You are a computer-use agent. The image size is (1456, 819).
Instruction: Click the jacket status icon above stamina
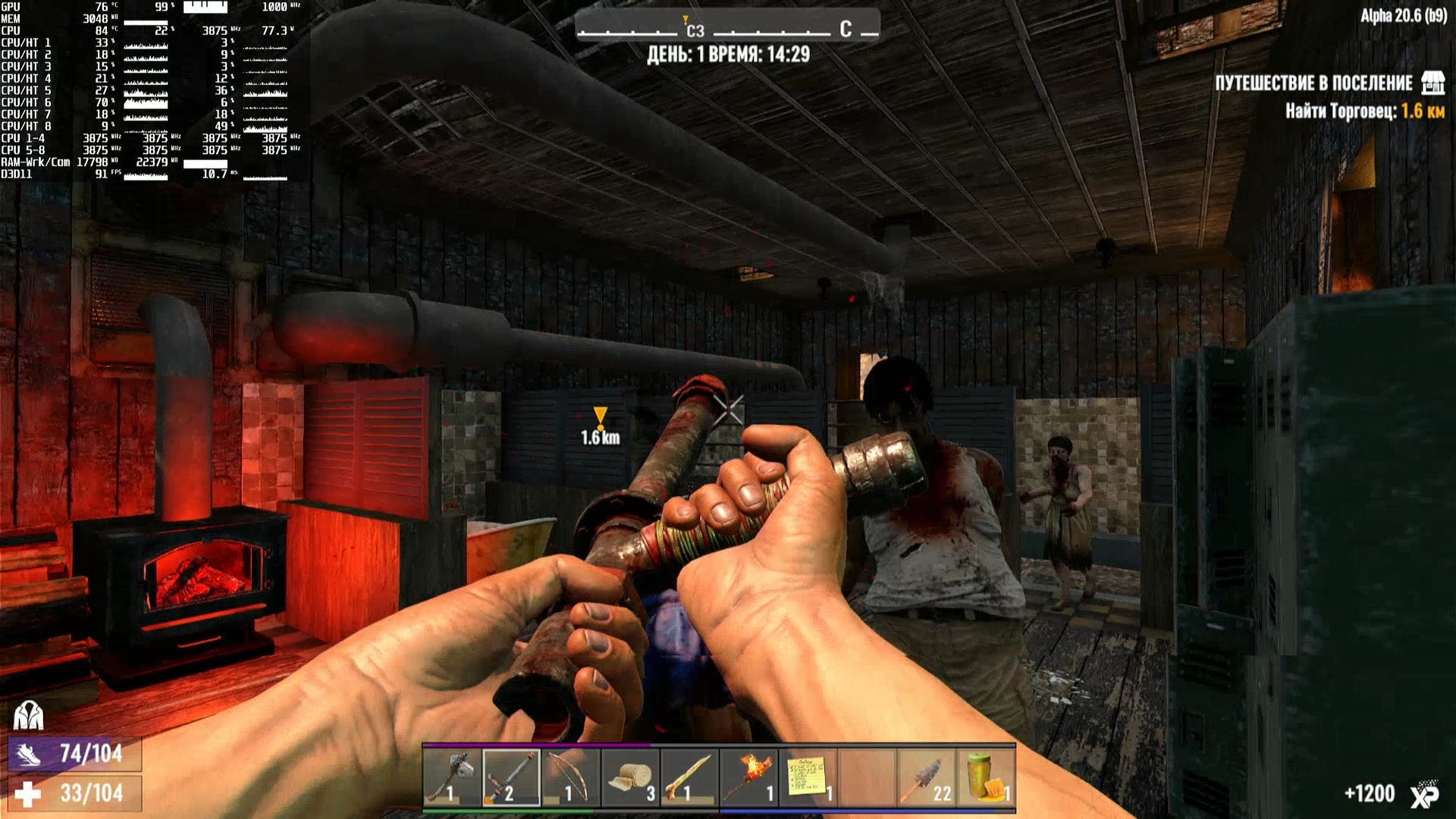pyautogui.click(x=29, y=714)
